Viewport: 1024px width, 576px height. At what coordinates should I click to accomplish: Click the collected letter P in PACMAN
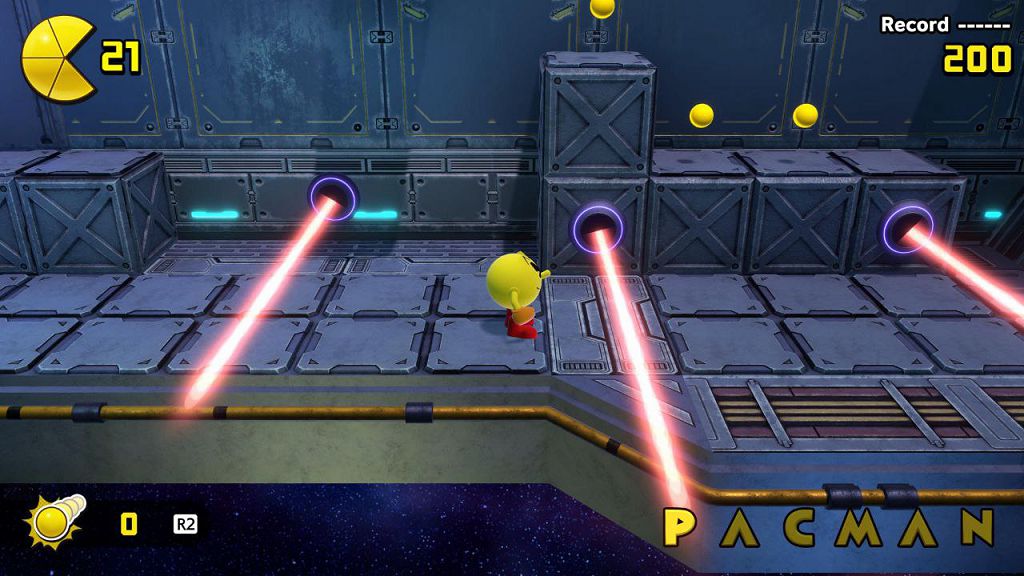pyautogui.click(x=680, y=528)
